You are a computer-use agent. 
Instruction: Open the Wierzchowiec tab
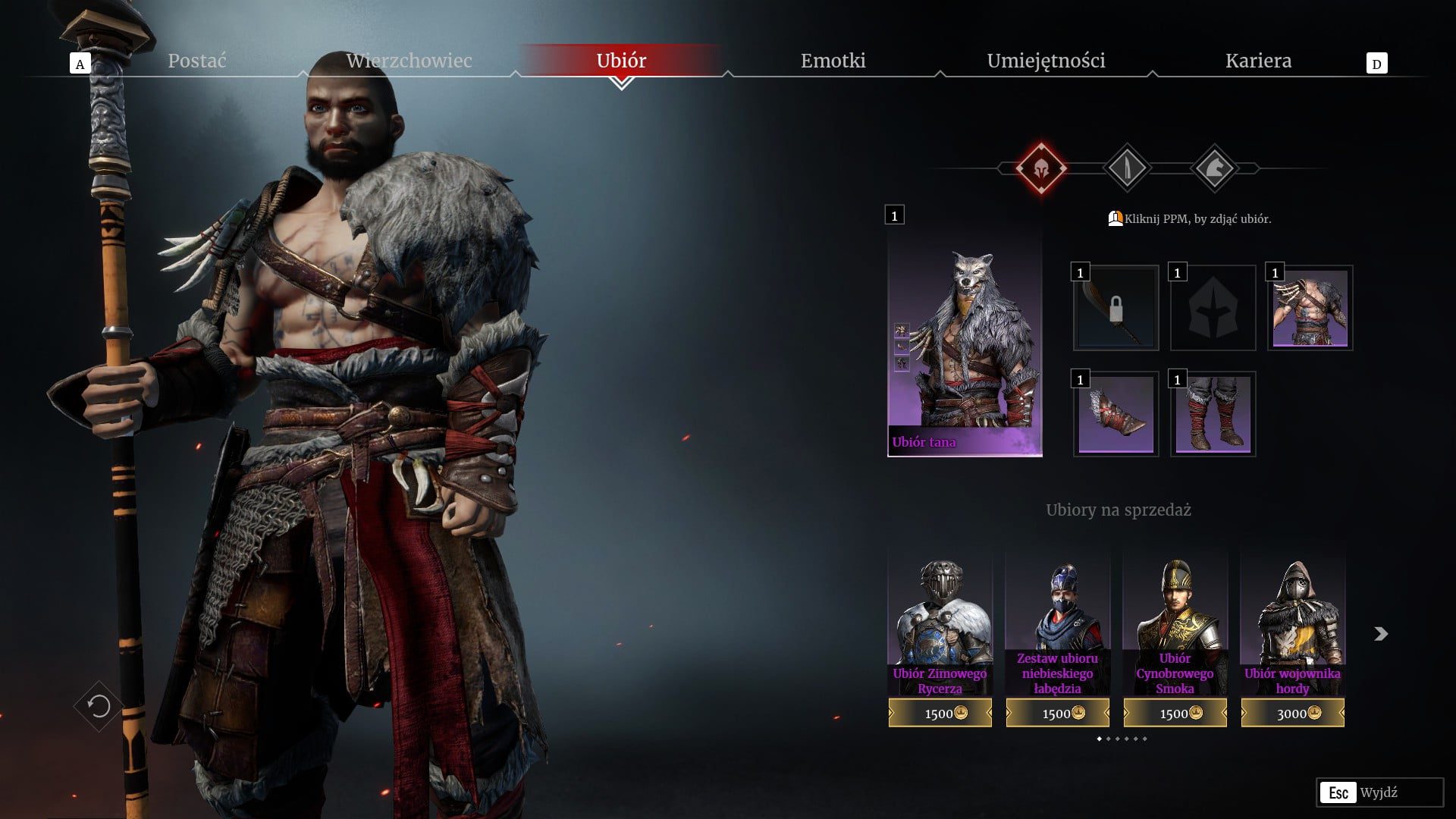(x=409, y=61)
